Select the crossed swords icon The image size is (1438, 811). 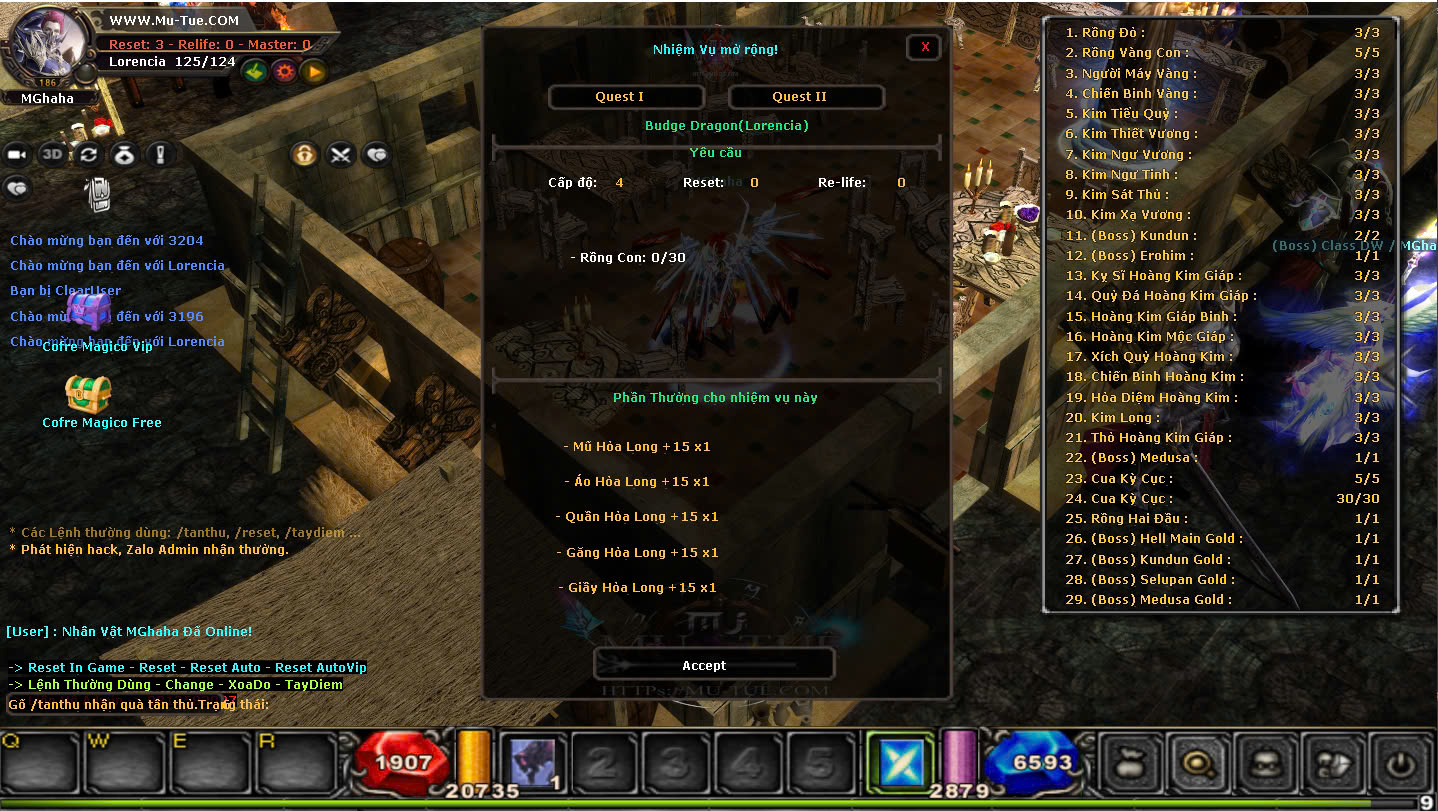(341, 154)
